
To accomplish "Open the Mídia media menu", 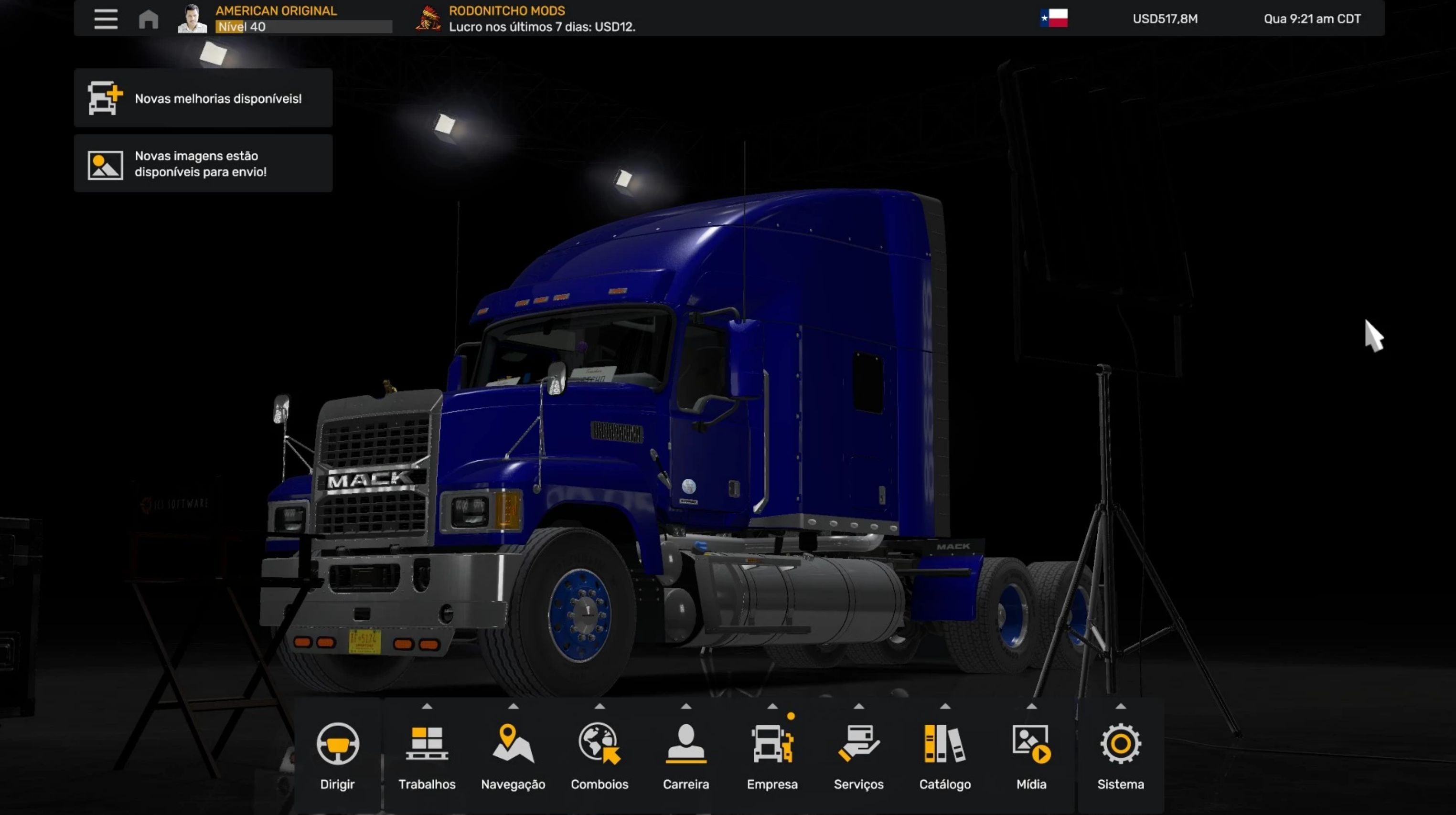I will [x=1031, y=756].
